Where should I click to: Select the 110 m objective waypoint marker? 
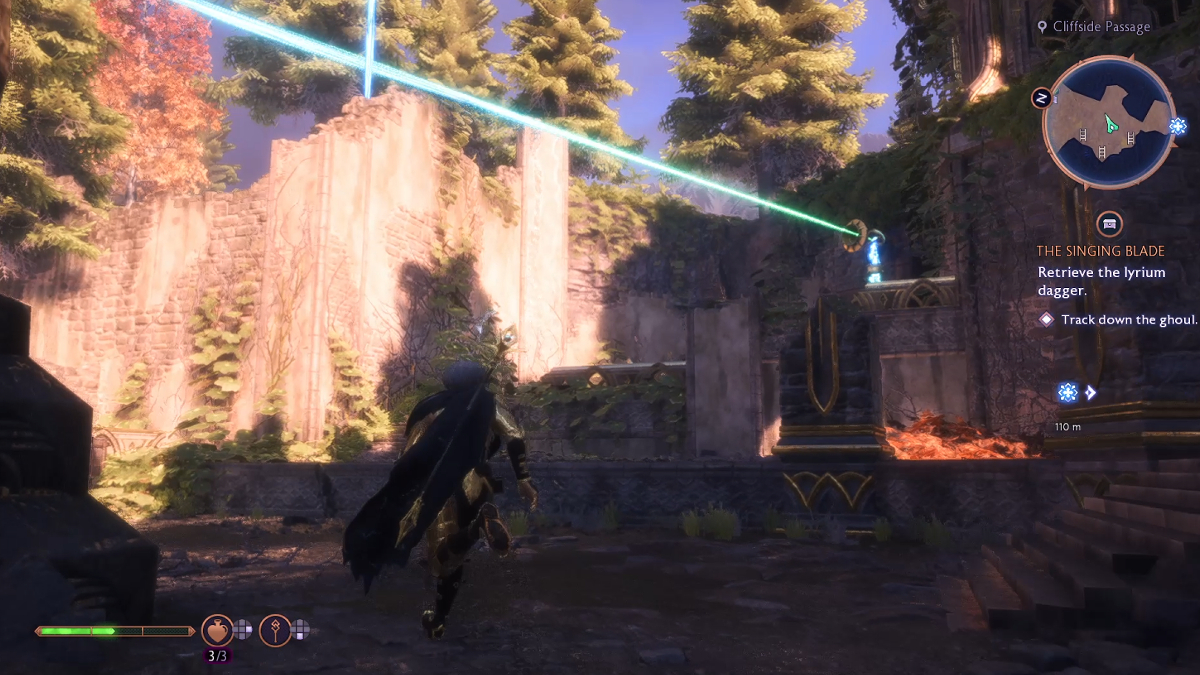pyautogui.click(x=1068, y=393)
